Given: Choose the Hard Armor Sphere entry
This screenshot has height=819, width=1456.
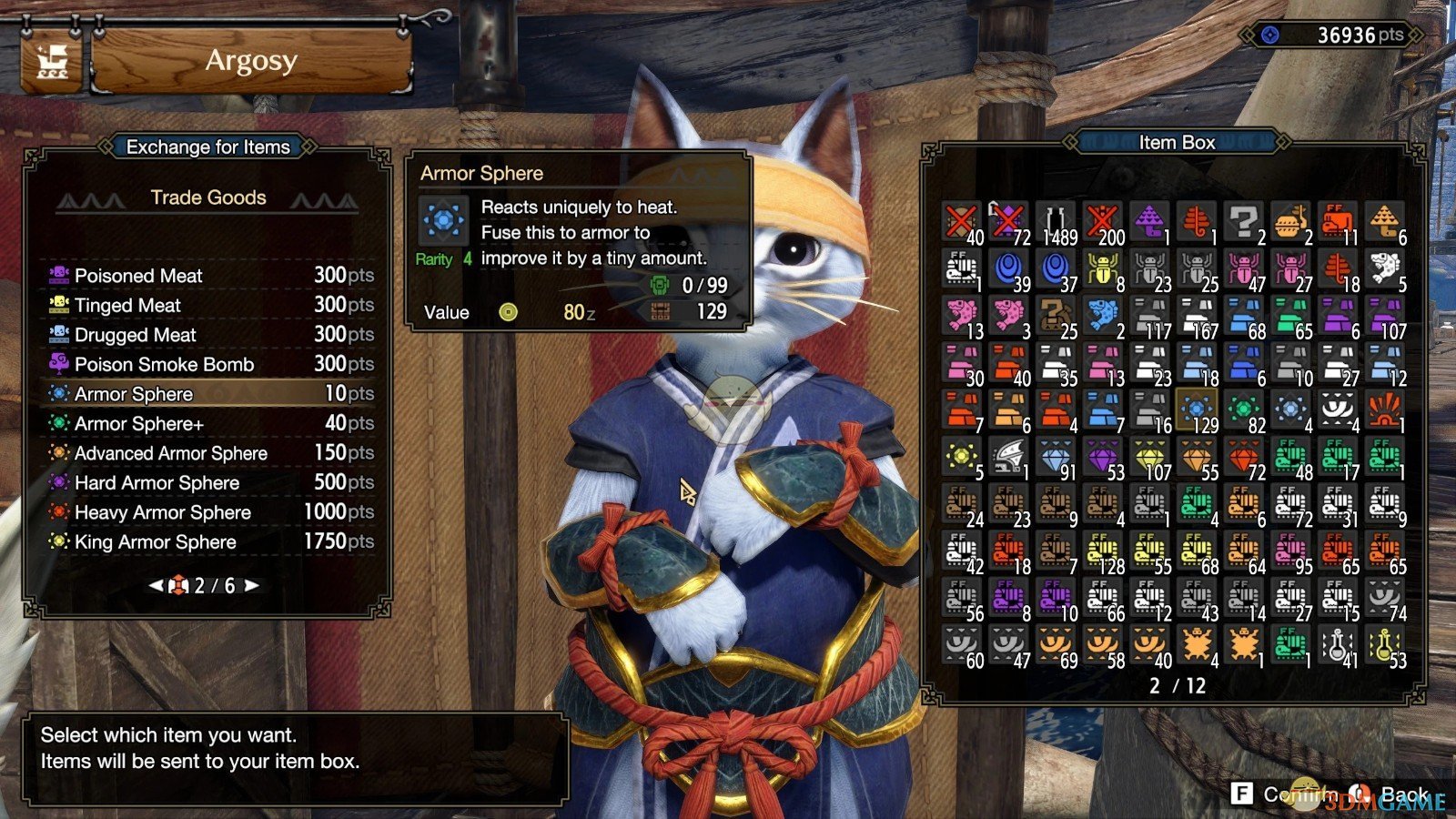Looking at the screenshot, I should (x=207, y=483).
